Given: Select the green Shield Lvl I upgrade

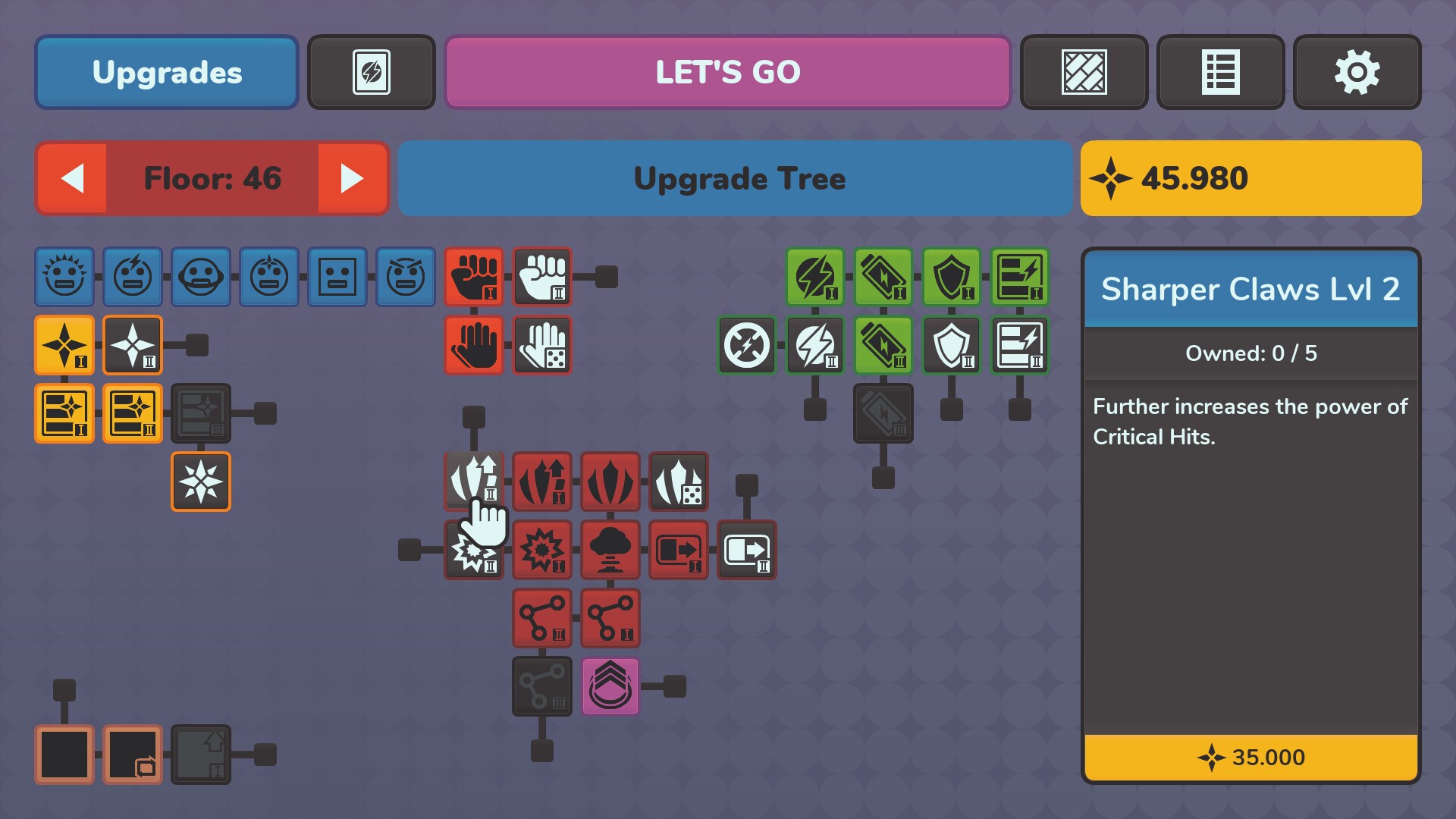Looking at the screenshot, I should click(x=951, y=277).
